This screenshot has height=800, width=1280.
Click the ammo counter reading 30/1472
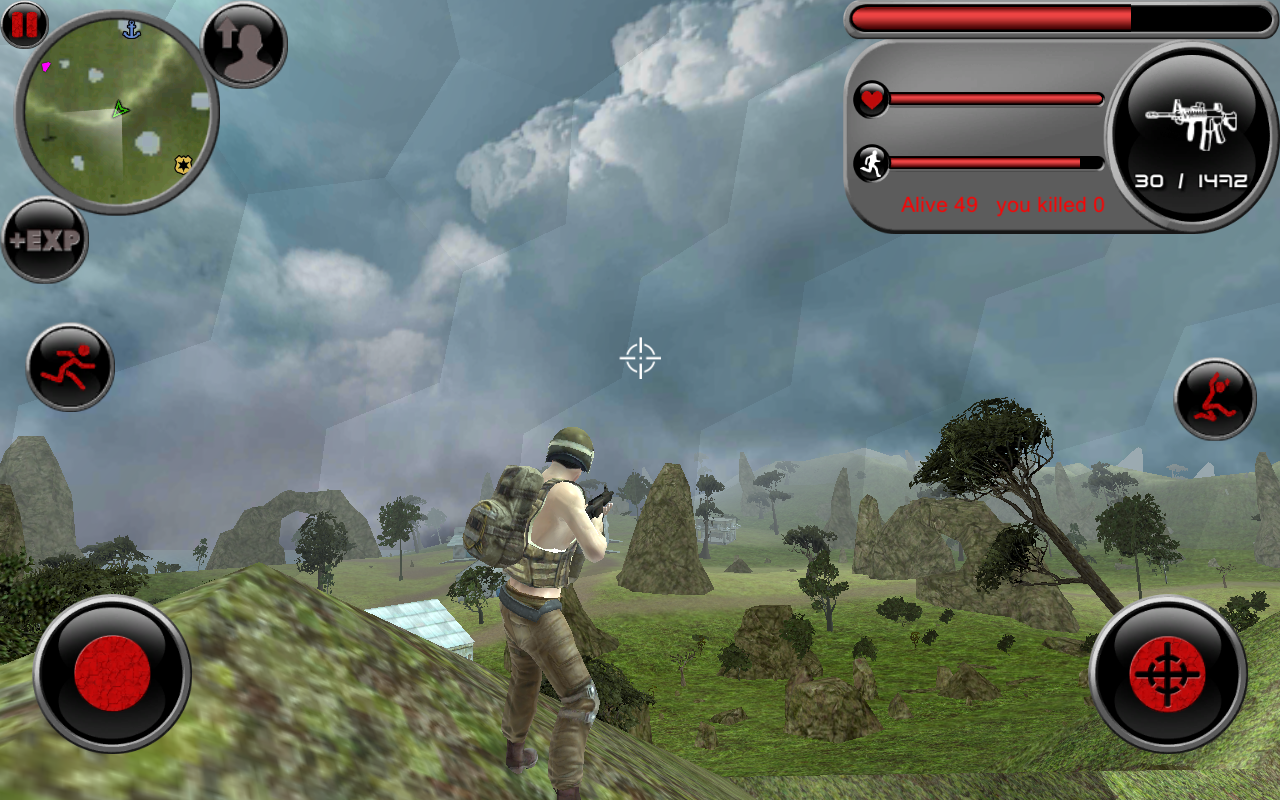click(x=1192, y=182)
